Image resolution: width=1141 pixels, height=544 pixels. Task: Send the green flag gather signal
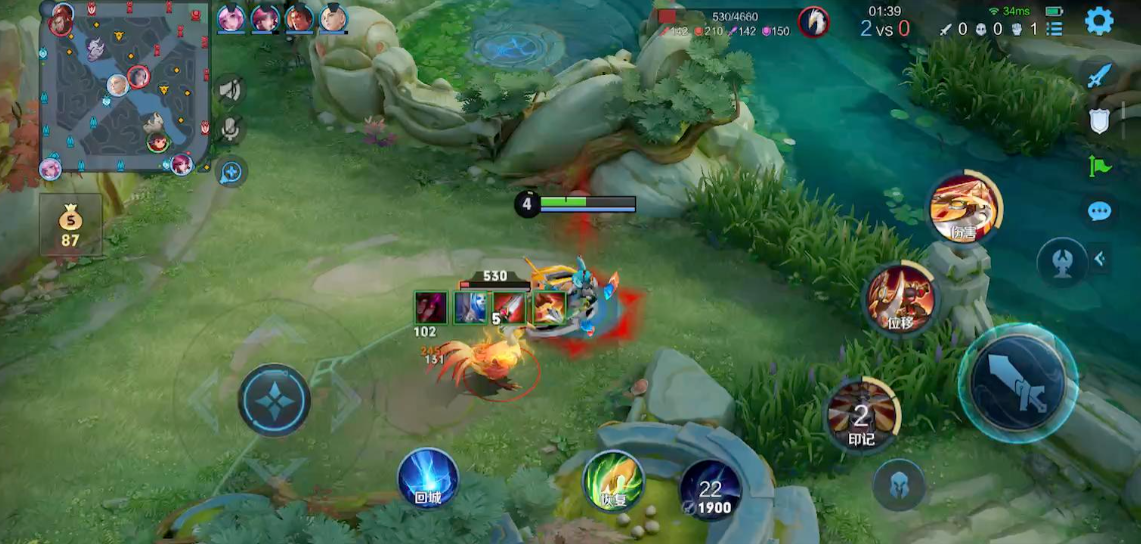[x=1099, y=166]
